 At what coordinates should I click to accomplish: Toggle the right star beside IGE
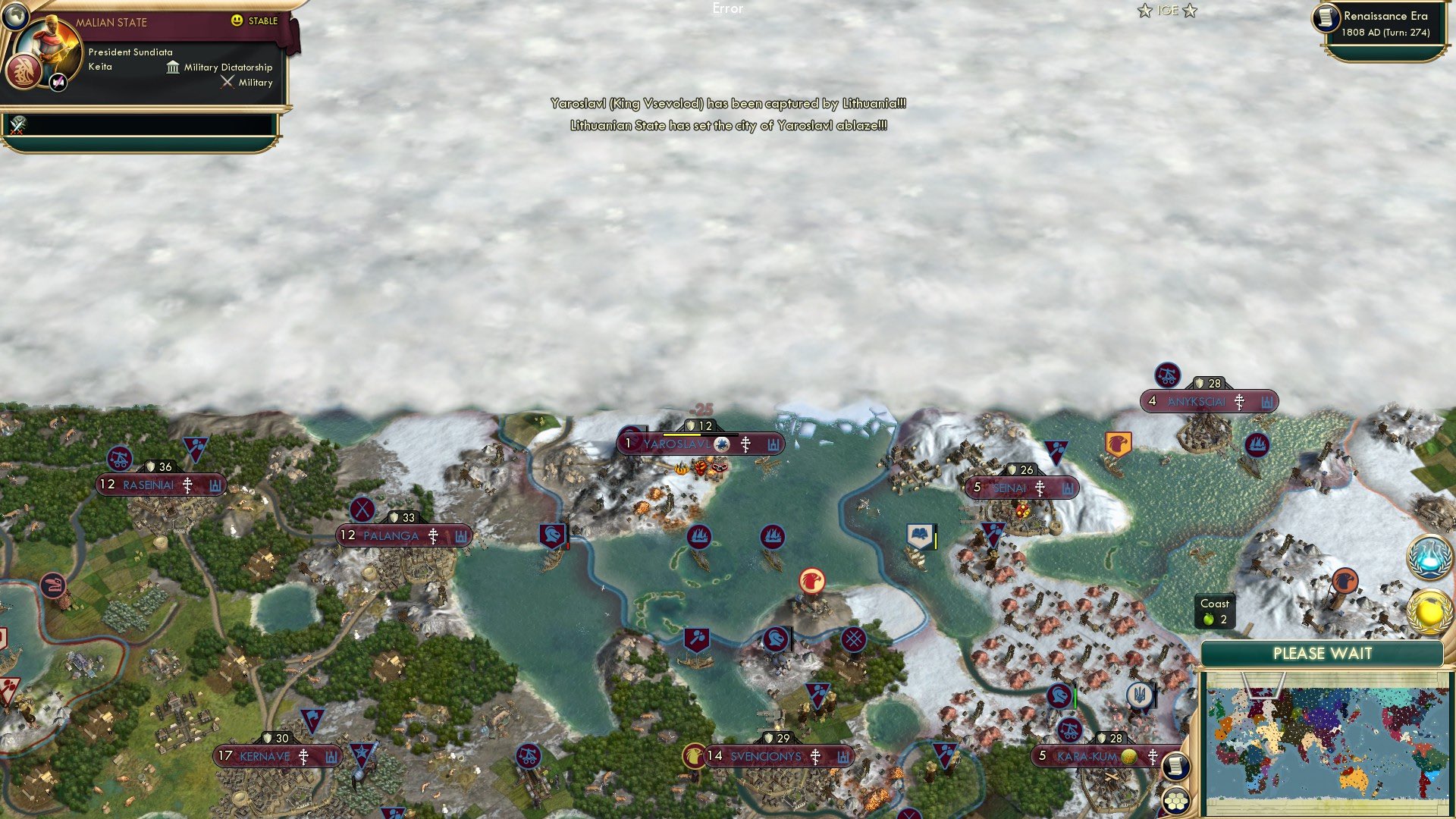[1191, 11]
